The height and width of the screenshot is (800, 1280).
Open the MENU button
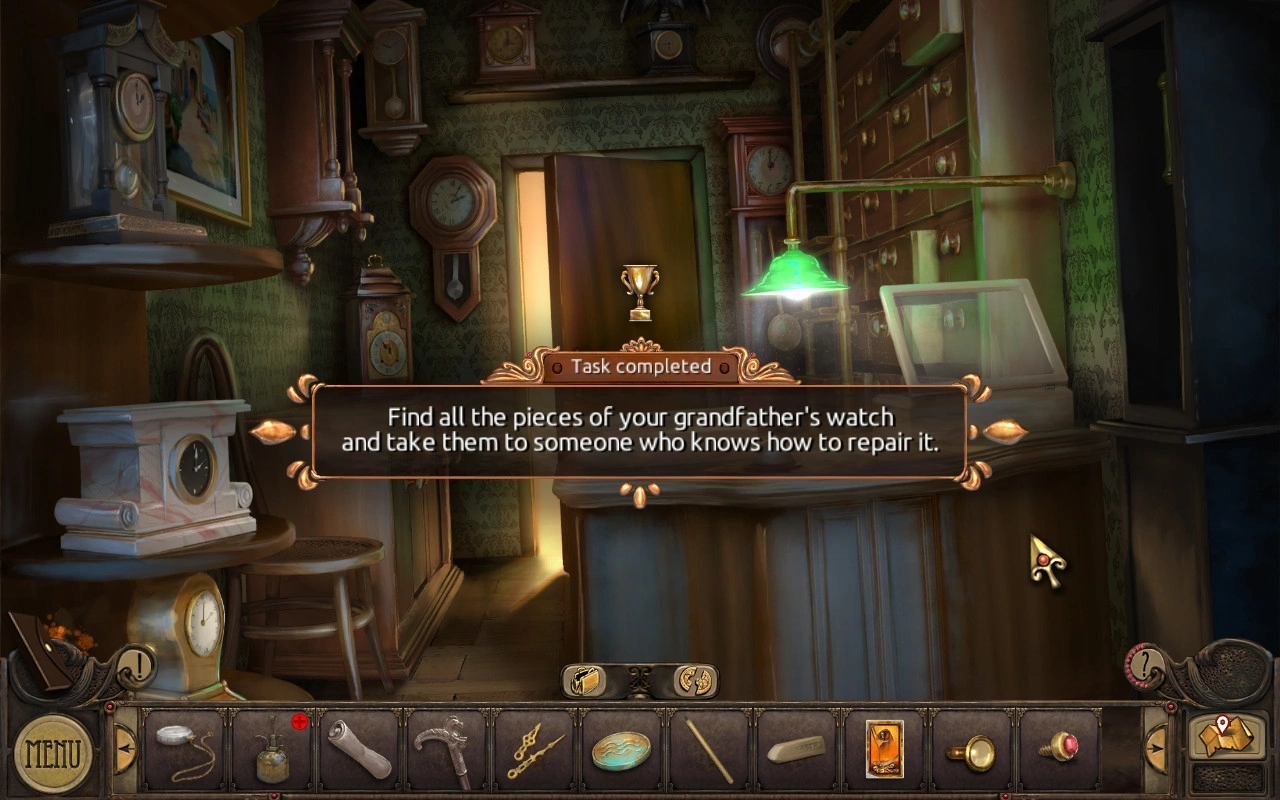(x=53, y=752)
